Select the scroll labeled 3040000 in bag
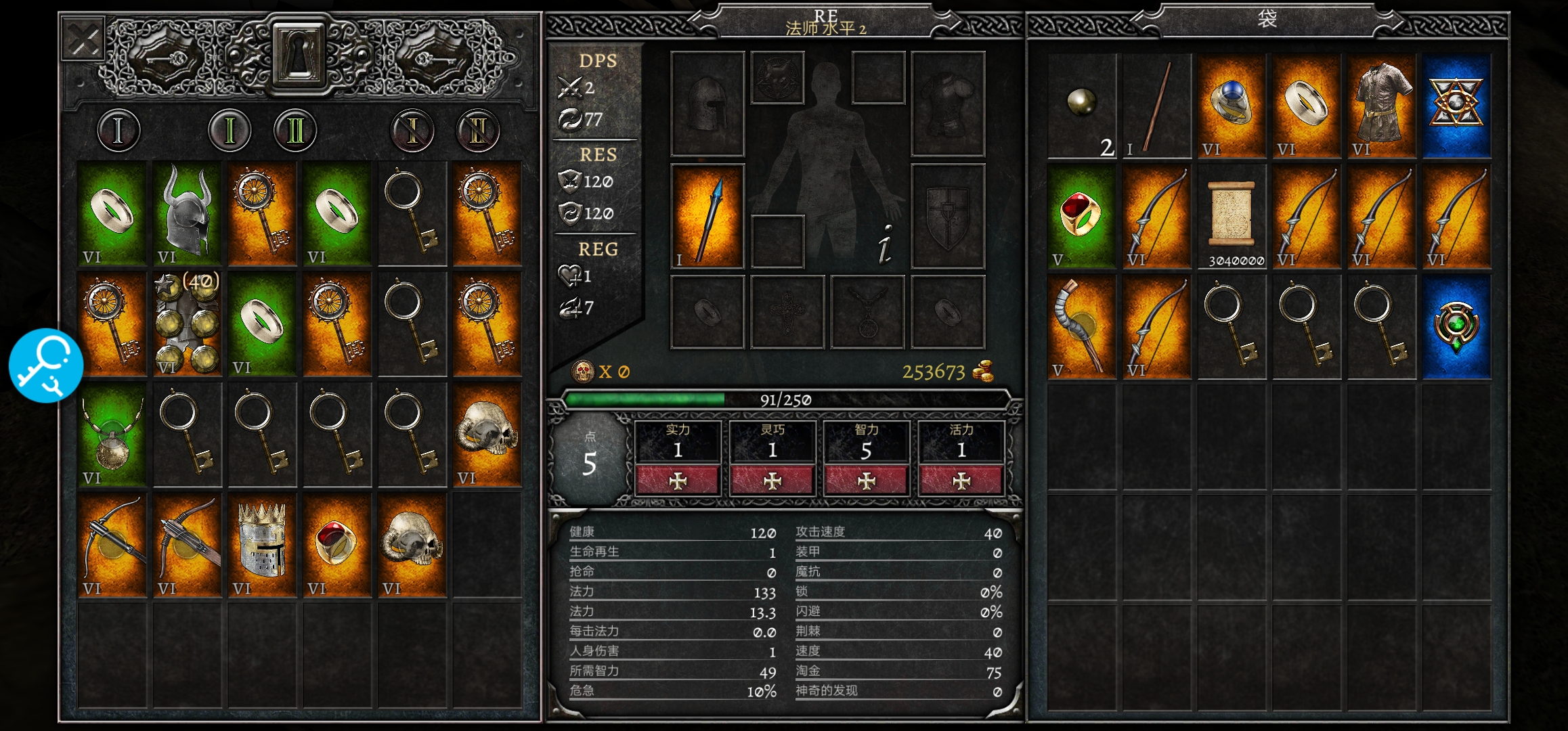The width and height of the screenshot is (1568, 731). tap(1232, 217)
